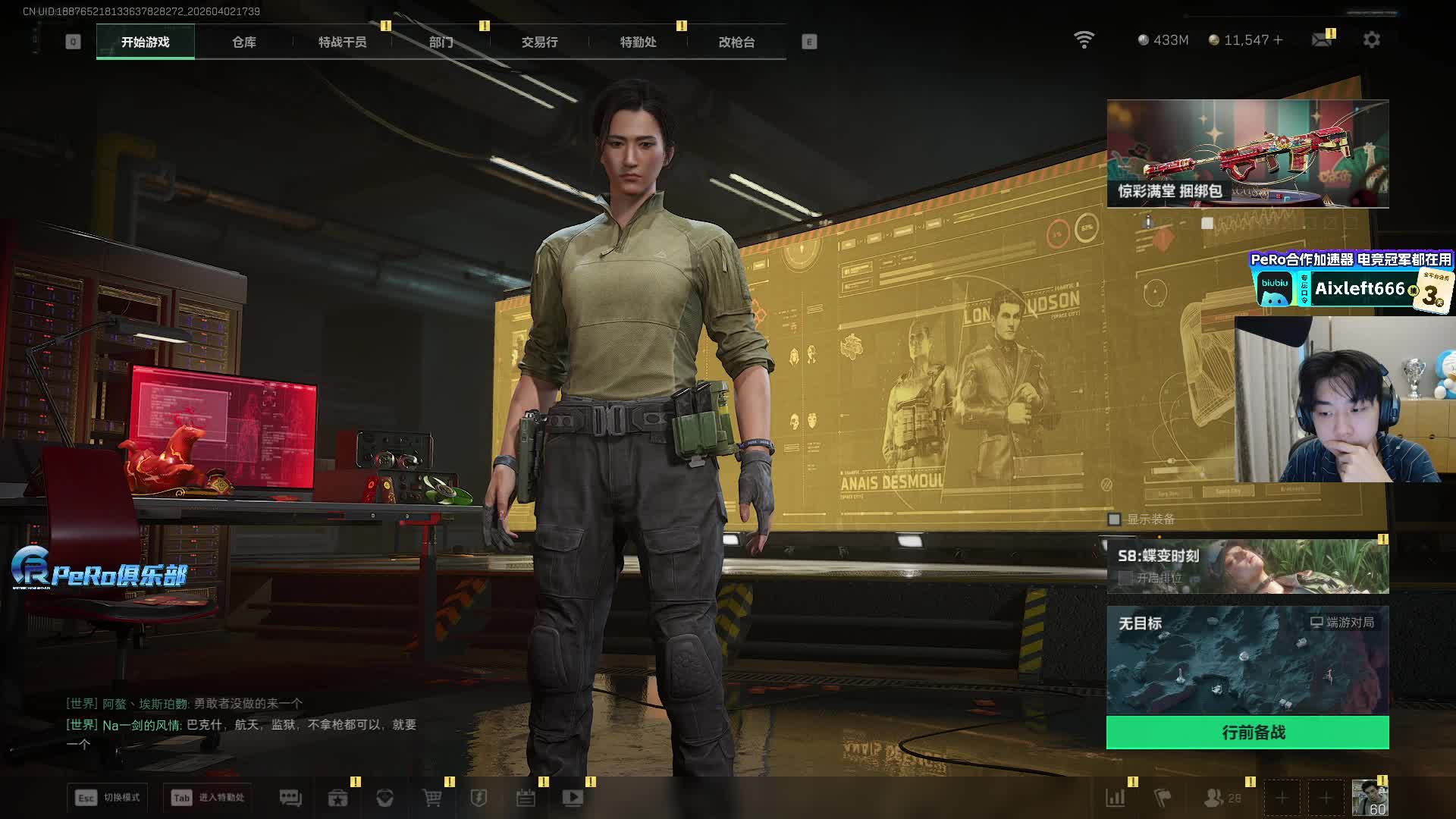Open the 特战干员 operators tab
The width and height of the screenshot is (1456, 819).
click(x=342, y=42)
